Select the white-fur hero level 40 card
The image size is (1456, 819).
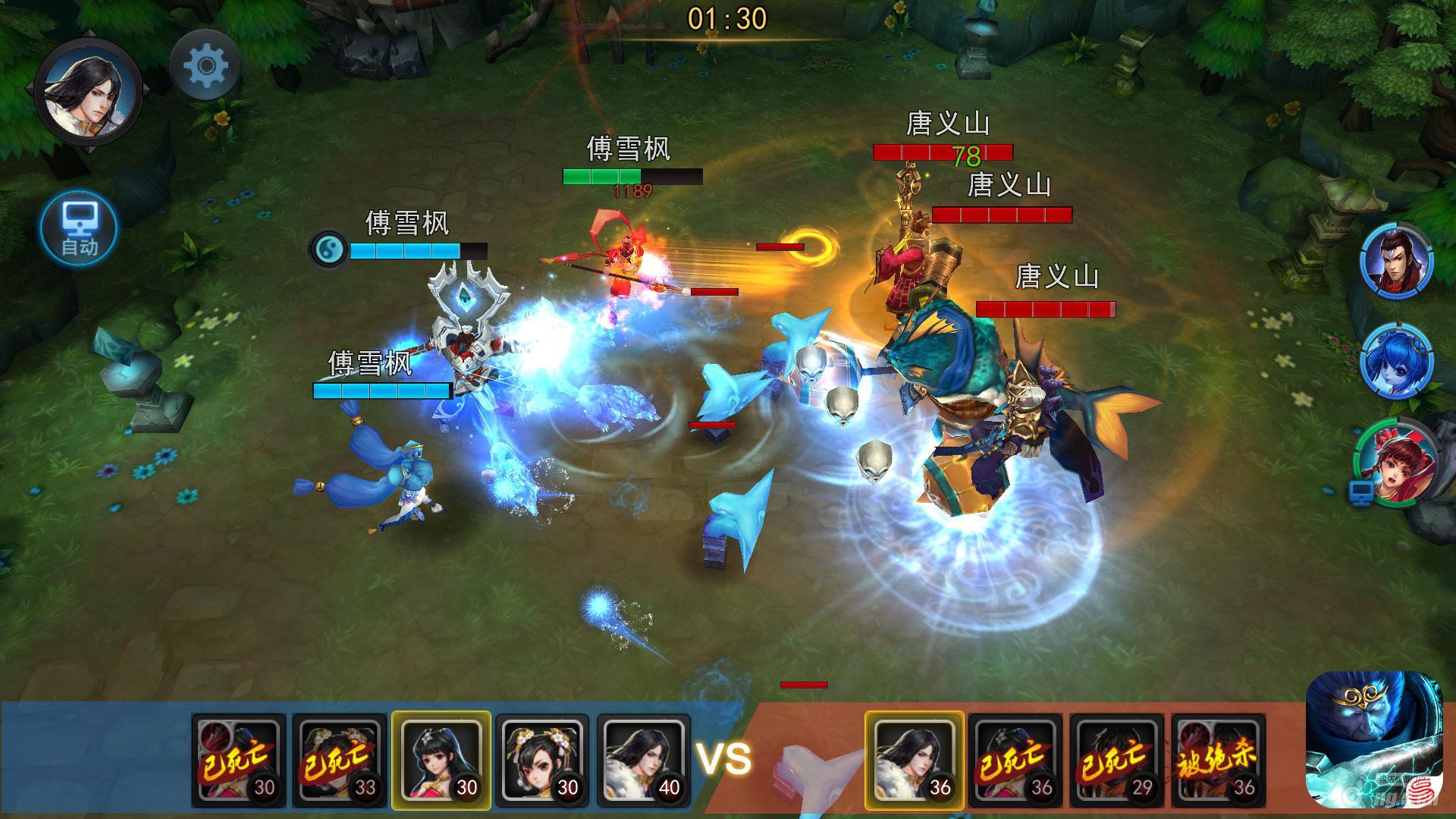click(x=643, y=761)
